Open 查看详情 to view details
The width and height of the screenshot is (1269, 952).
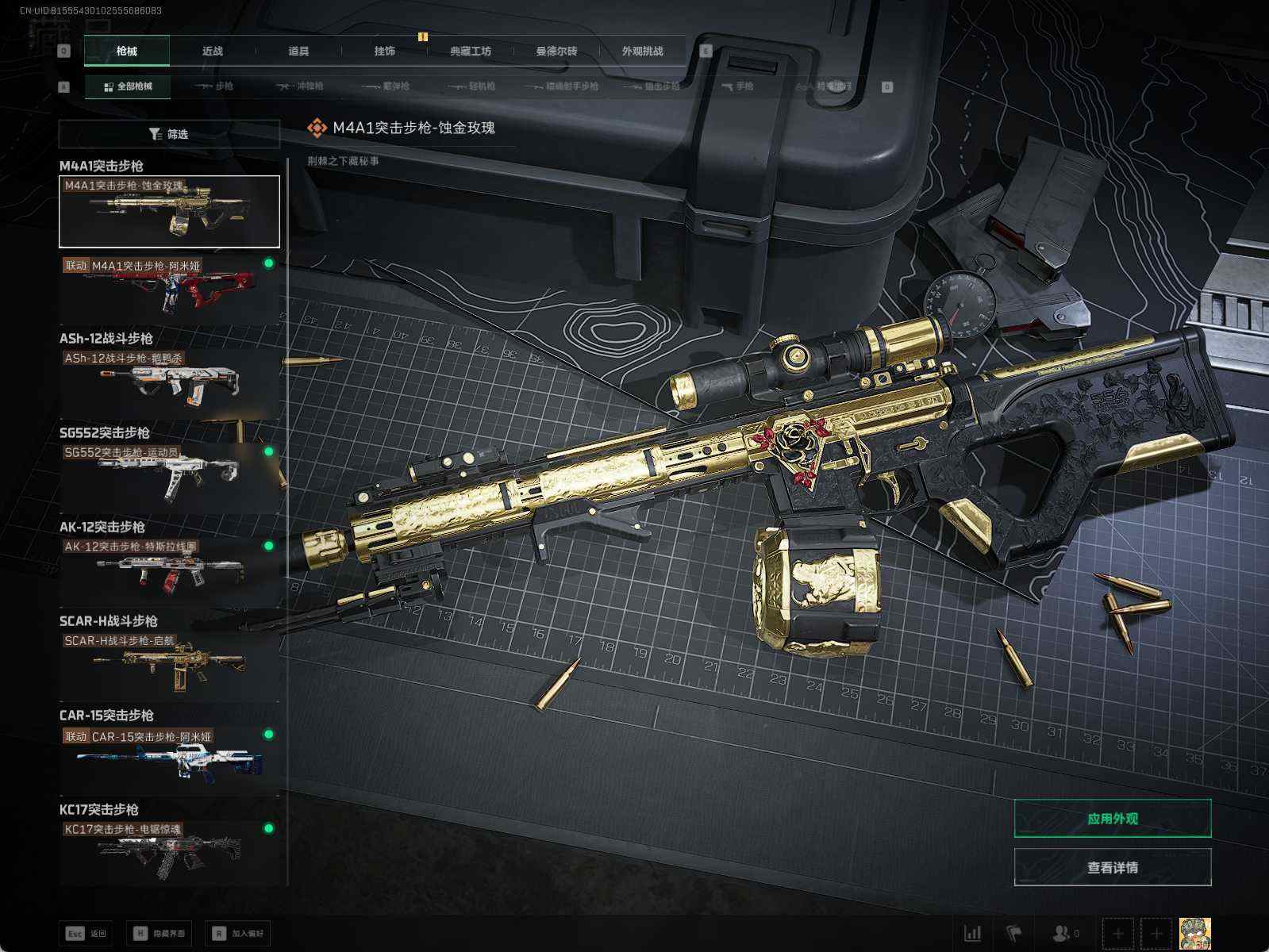click(x=1112, y=867)
